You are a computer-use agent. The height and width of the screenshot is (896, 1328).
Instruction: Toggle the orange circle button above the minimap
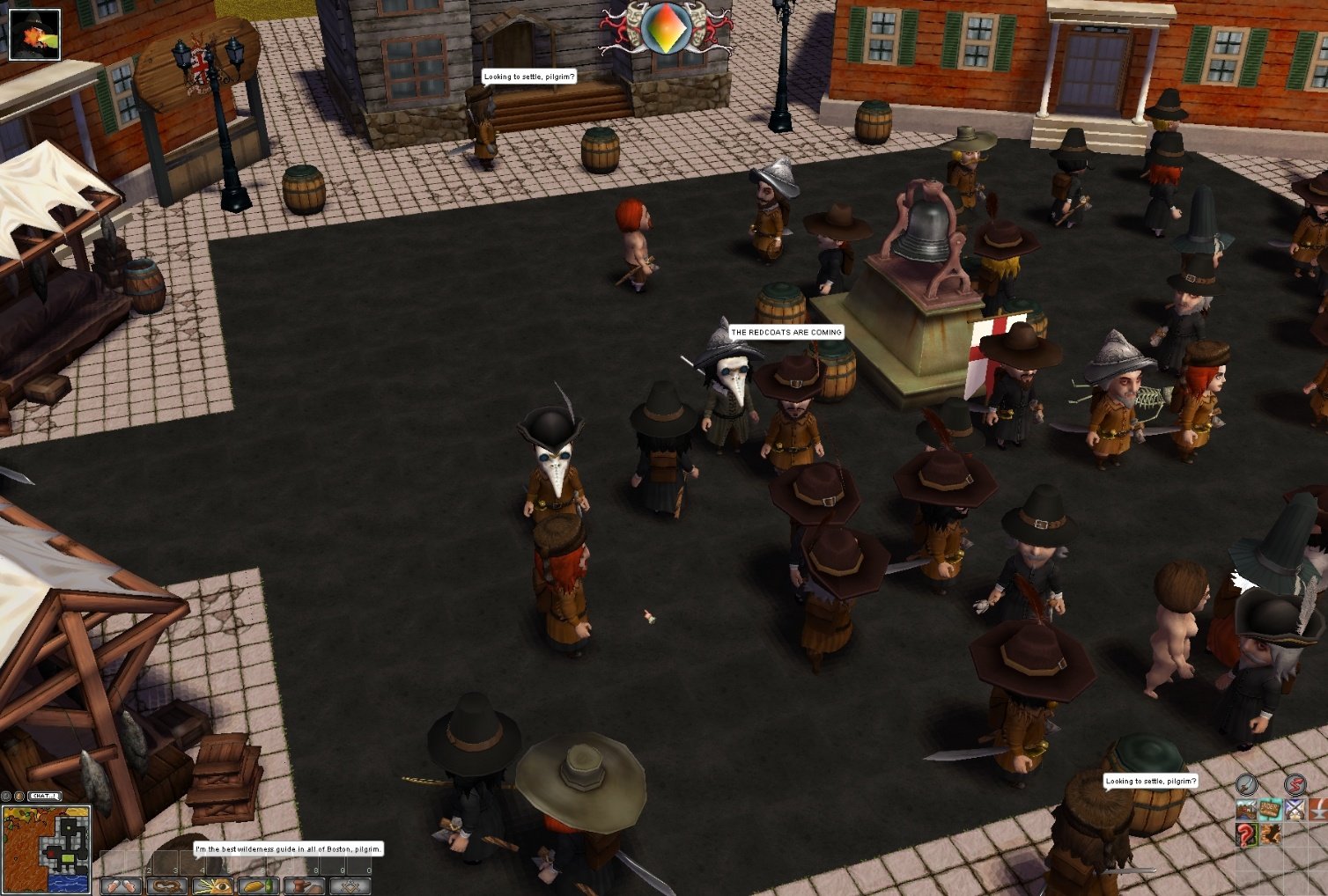click(x=19, y=796)
